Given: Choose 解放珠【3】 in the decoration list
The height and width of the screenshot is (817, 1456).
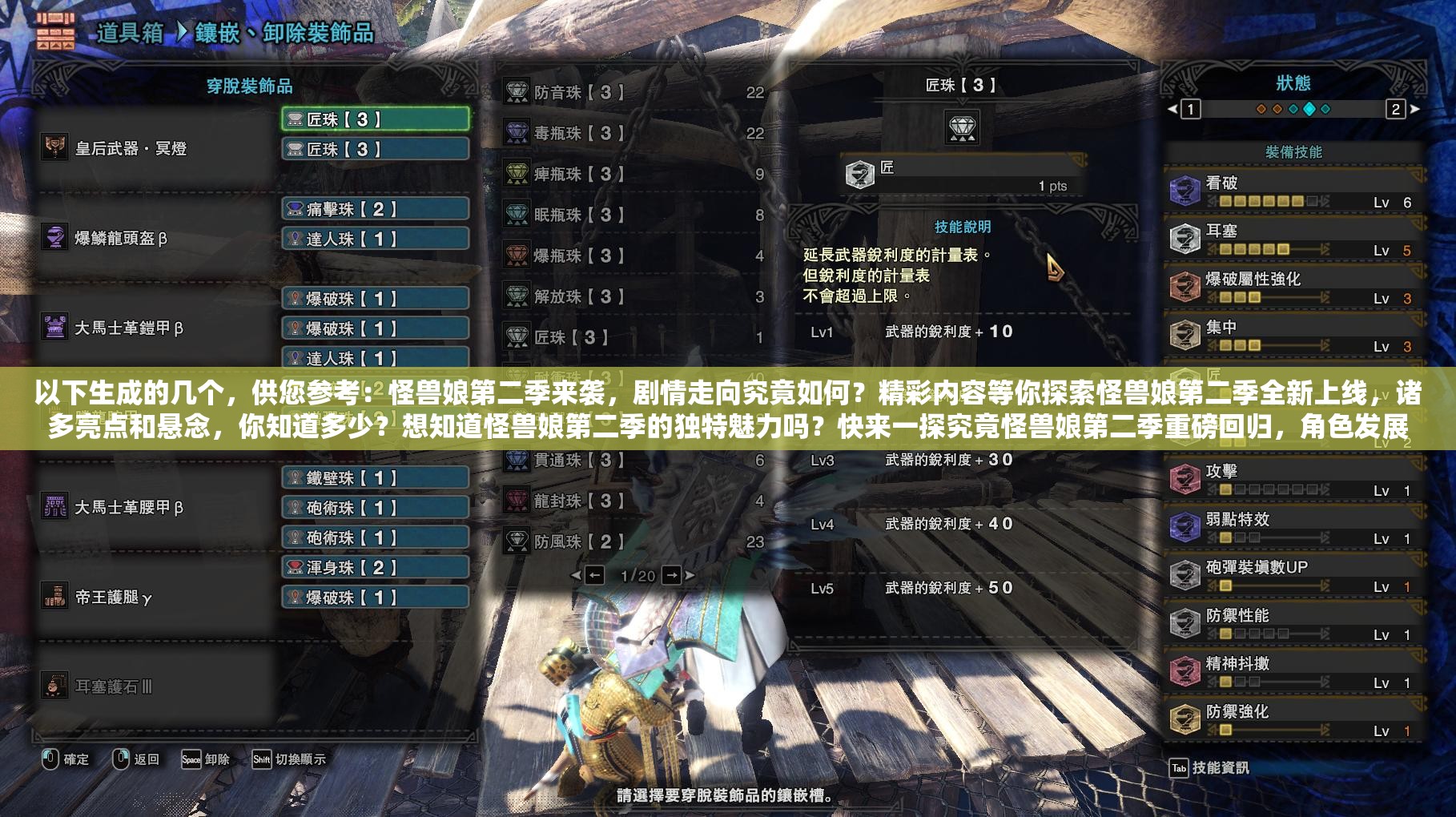Looking at the screenshot, I should (633, 296).
